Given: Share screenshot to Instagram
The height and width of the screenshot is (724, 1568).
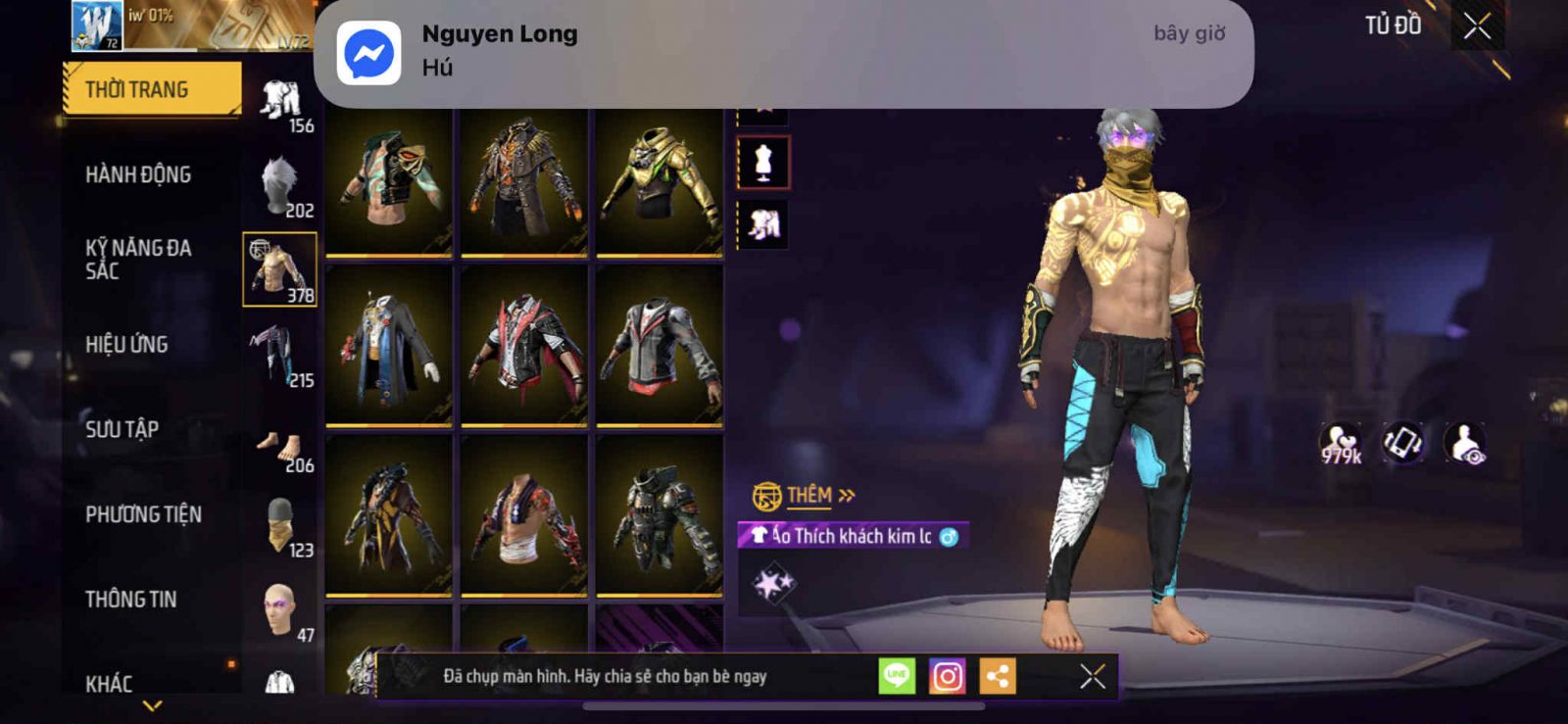Looking at the screenshot, I should [x=947, y=676].
